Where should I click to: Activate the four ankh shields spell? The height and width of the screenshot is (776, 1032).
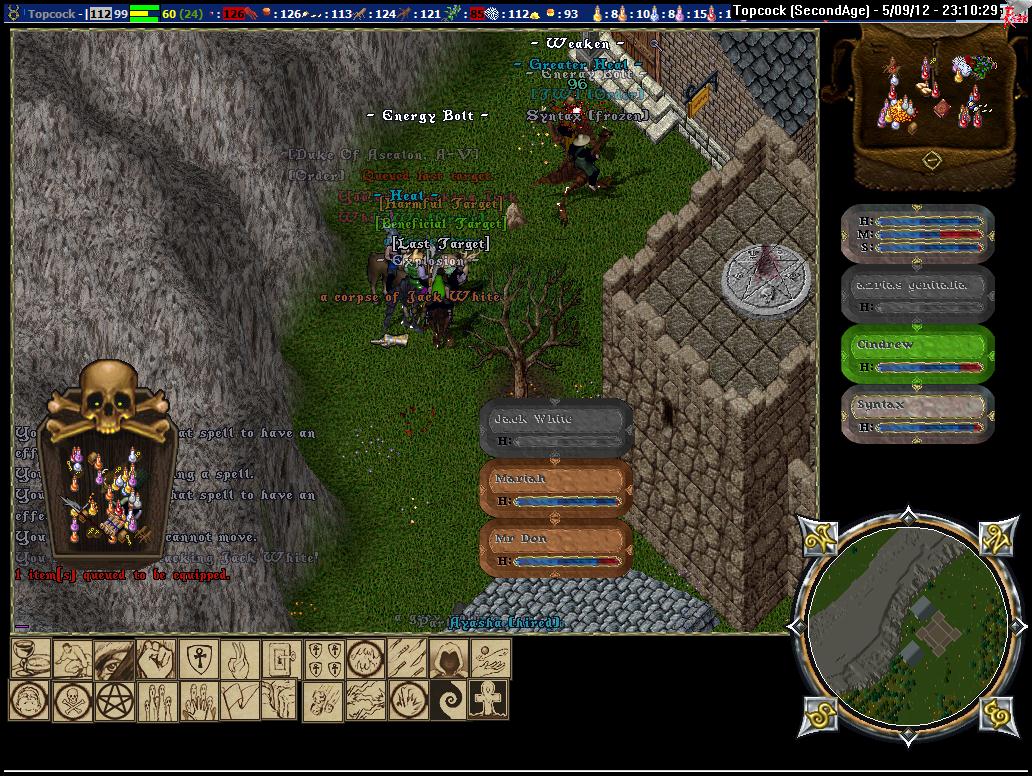[x=323, y=659]
